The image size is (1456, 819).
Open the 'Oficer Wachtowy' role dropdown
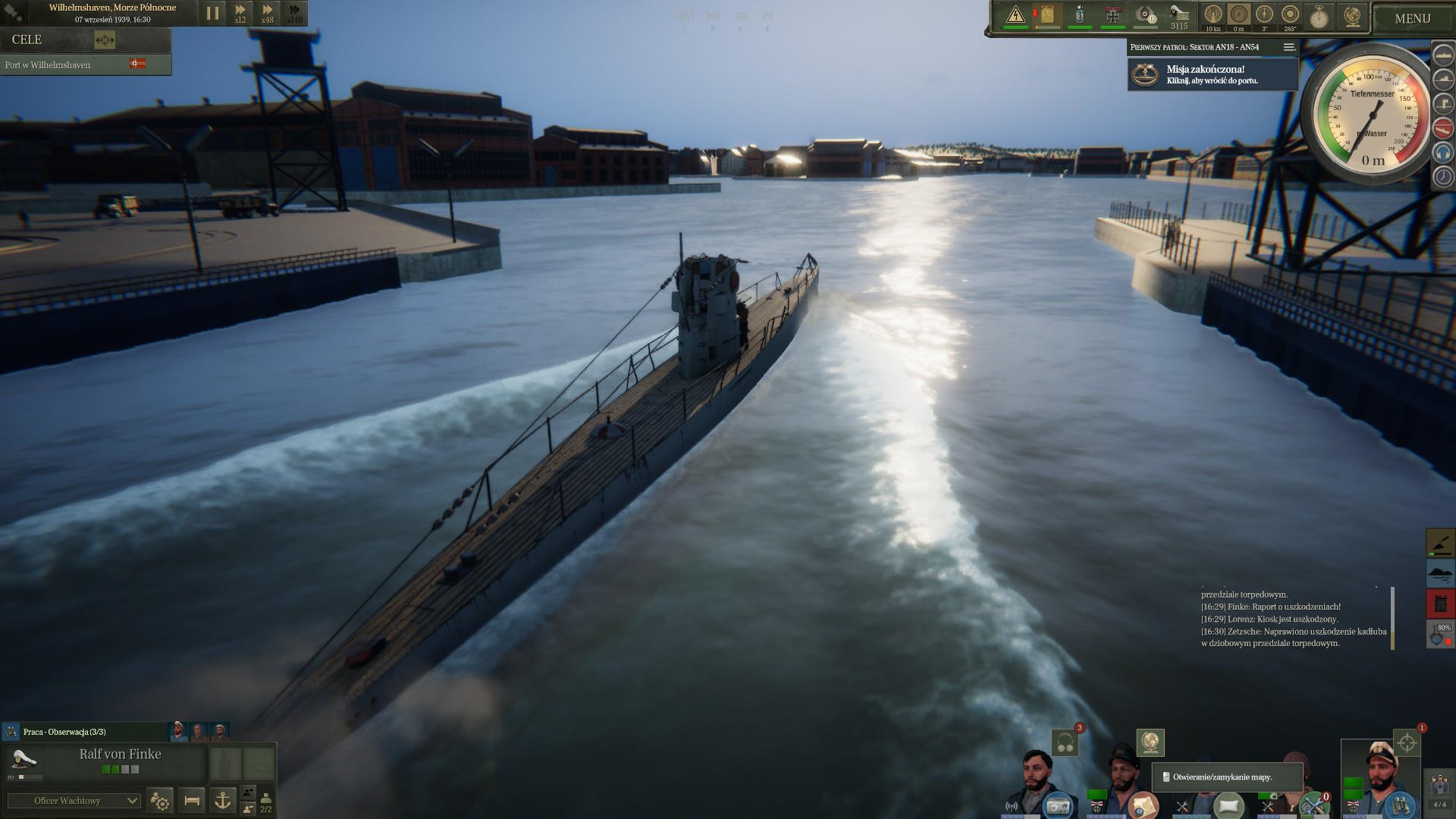click(74, 801)
